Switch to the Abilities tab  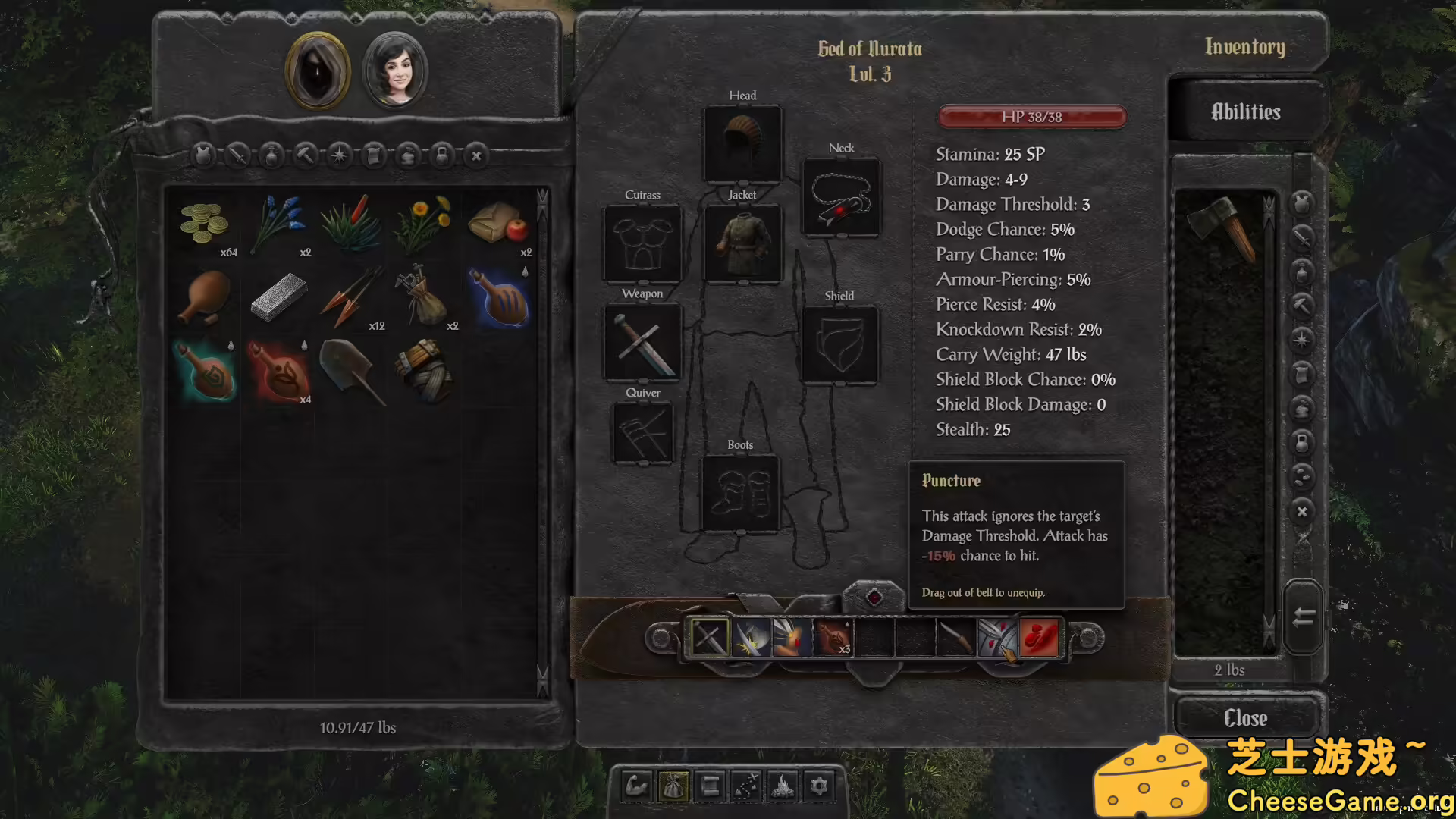point(1245,112)
